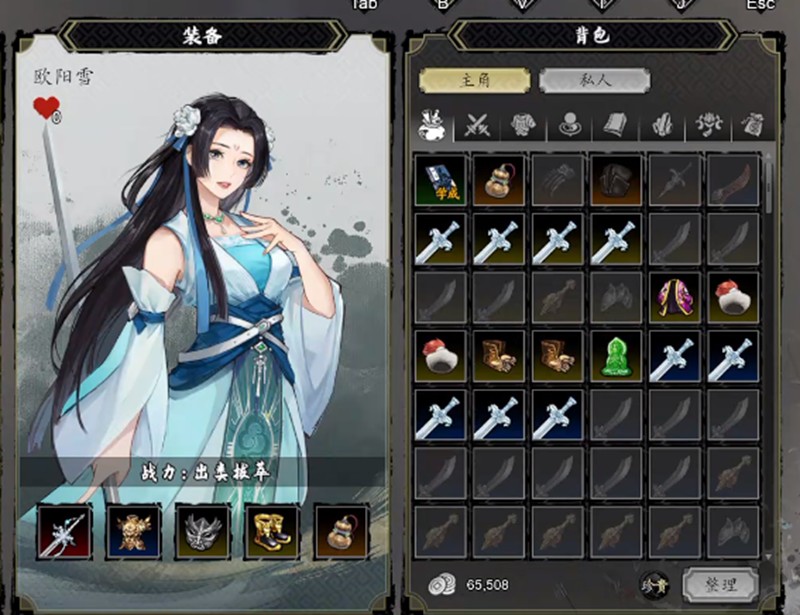Click the 整理 sort button
The image size is (800, 615).
coord(720,584)
